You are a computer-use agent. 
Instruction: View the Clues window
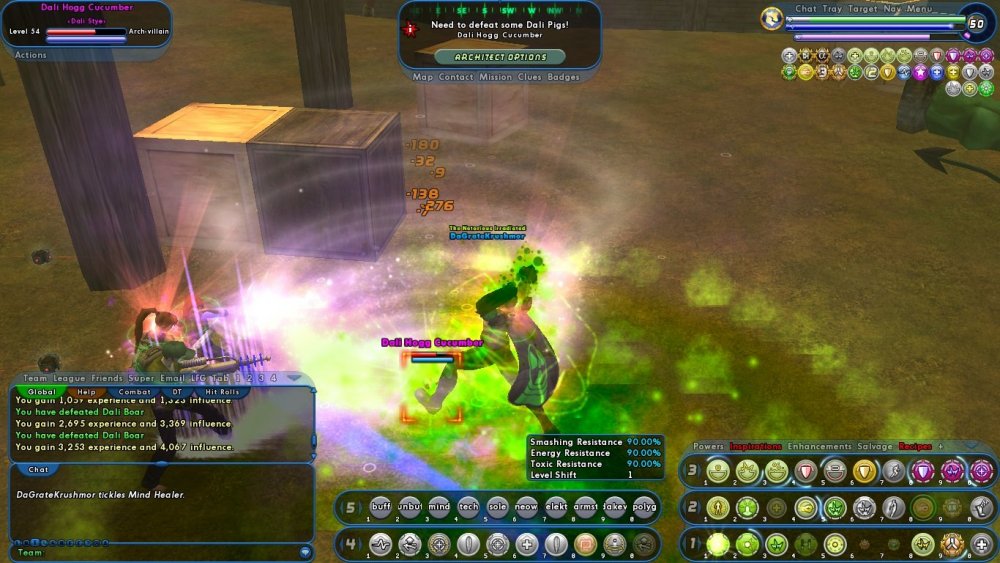point(530,77)
